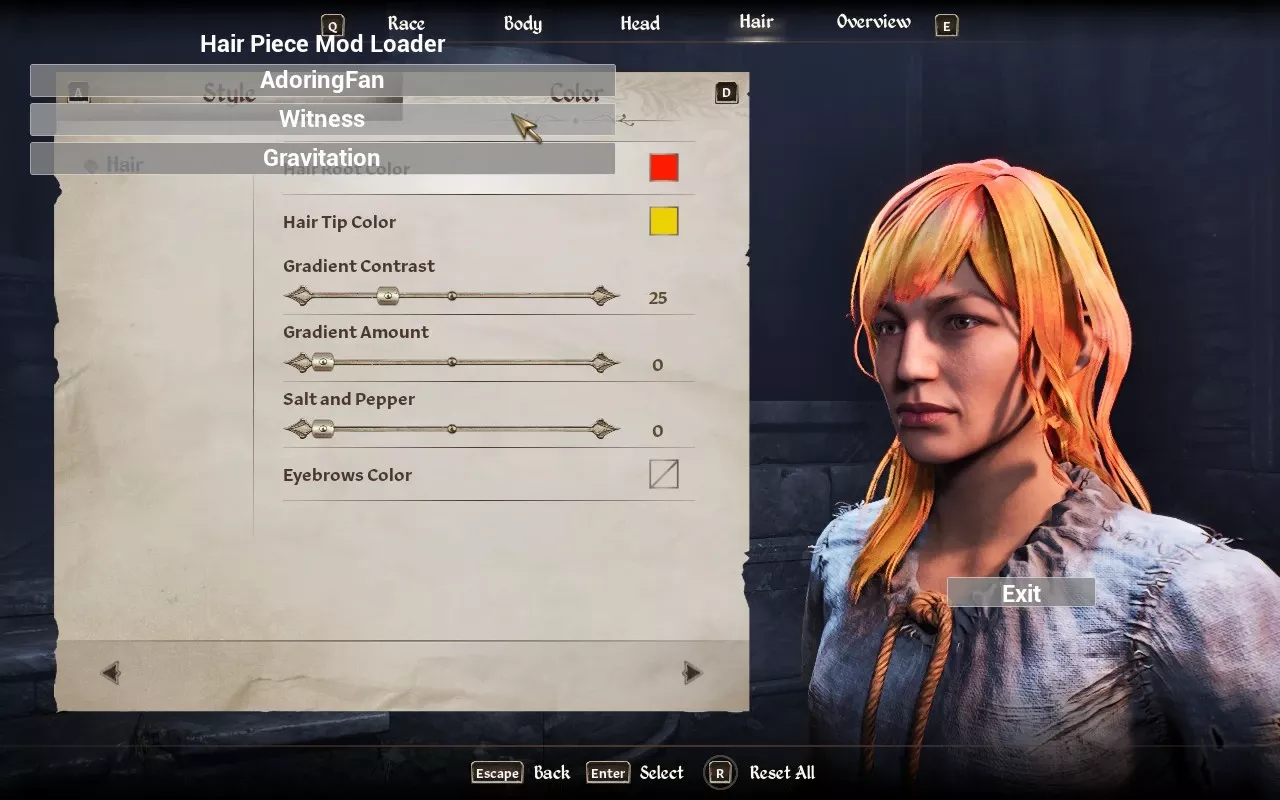The height and width of the screenshot is (800, 1280).
Task: Open the Body tab
Action: point(522,24)
